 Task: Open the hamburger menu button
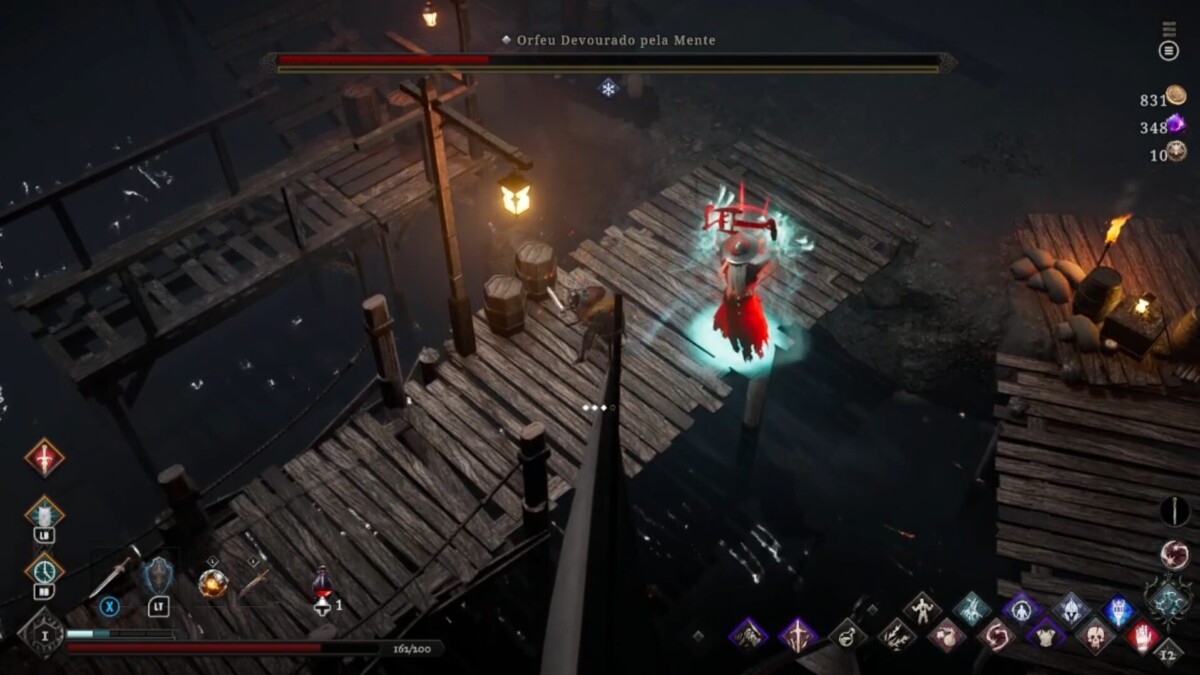(x=1168, y=50)
